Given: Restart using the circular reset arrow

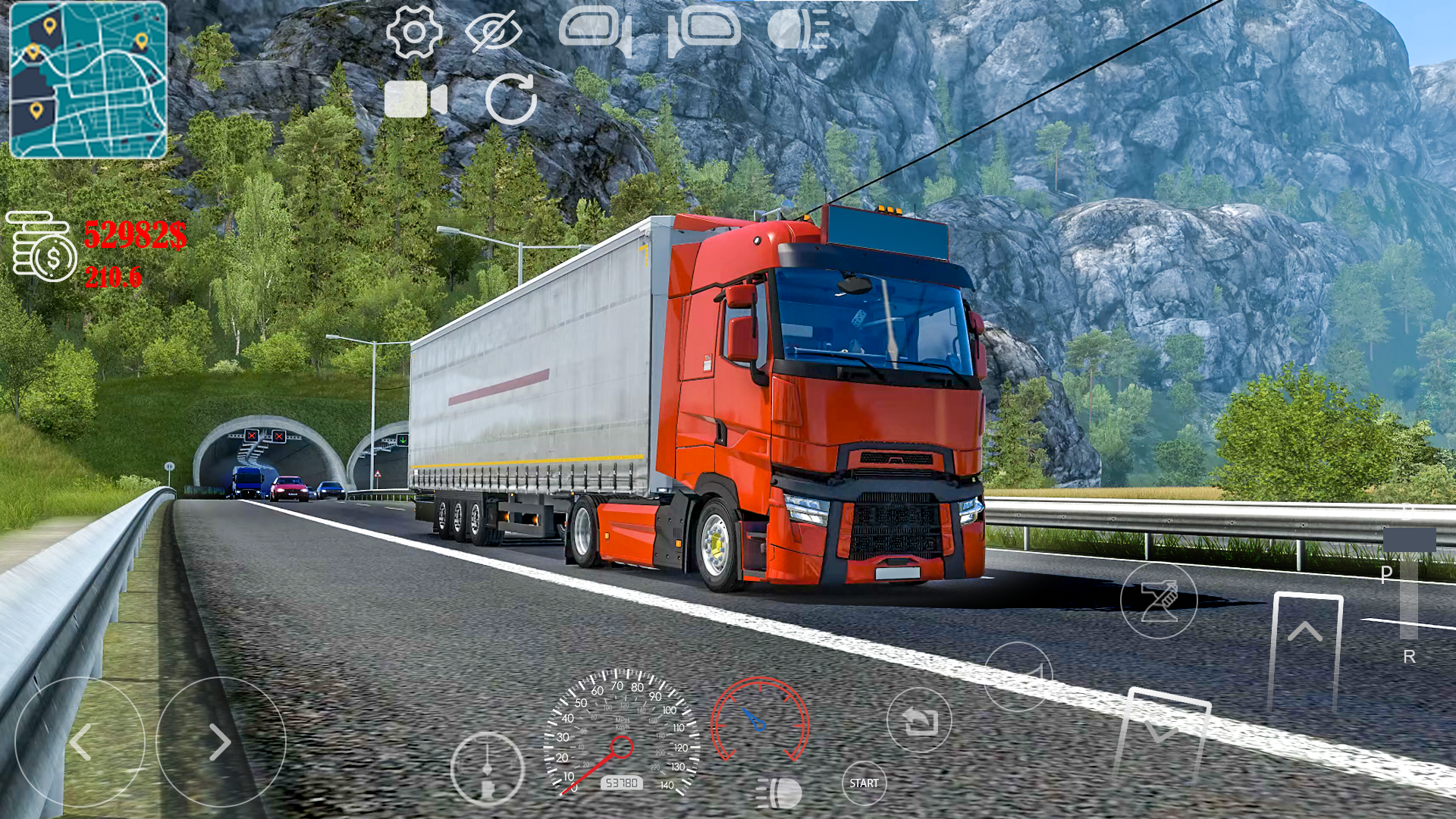Looking at the screenshot, I should pyautogui.click(x=513, y=99).
